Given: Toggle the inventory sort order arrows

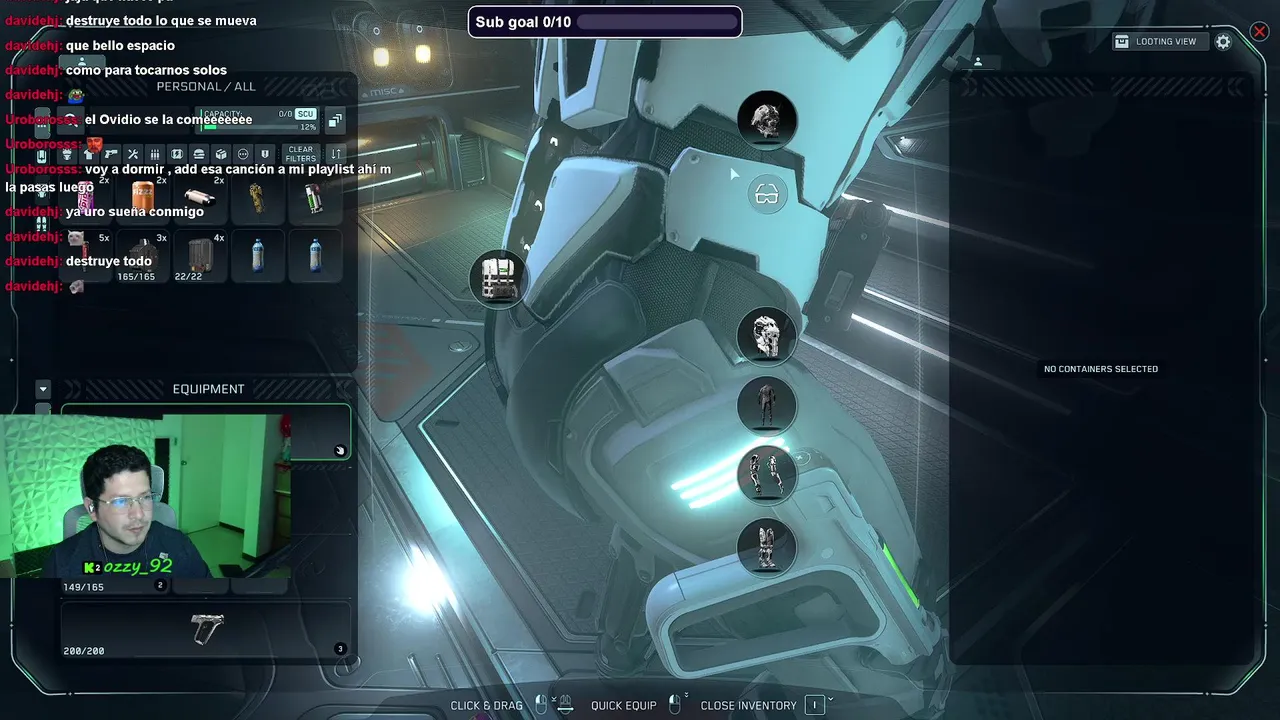Looking at the screenshot, I should tap(336, 154).
